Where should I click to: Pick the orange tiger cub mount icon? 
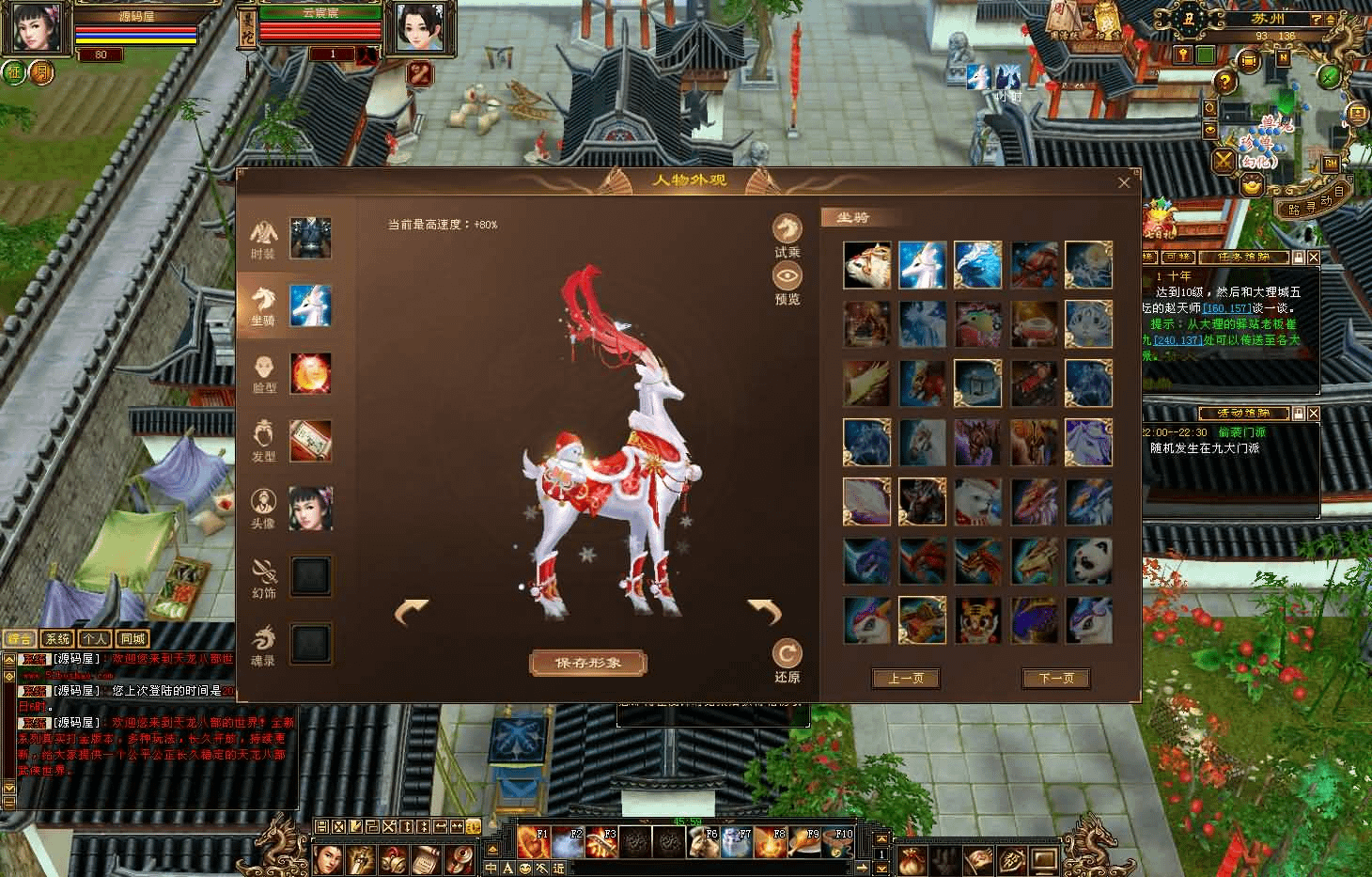(977, 620)
